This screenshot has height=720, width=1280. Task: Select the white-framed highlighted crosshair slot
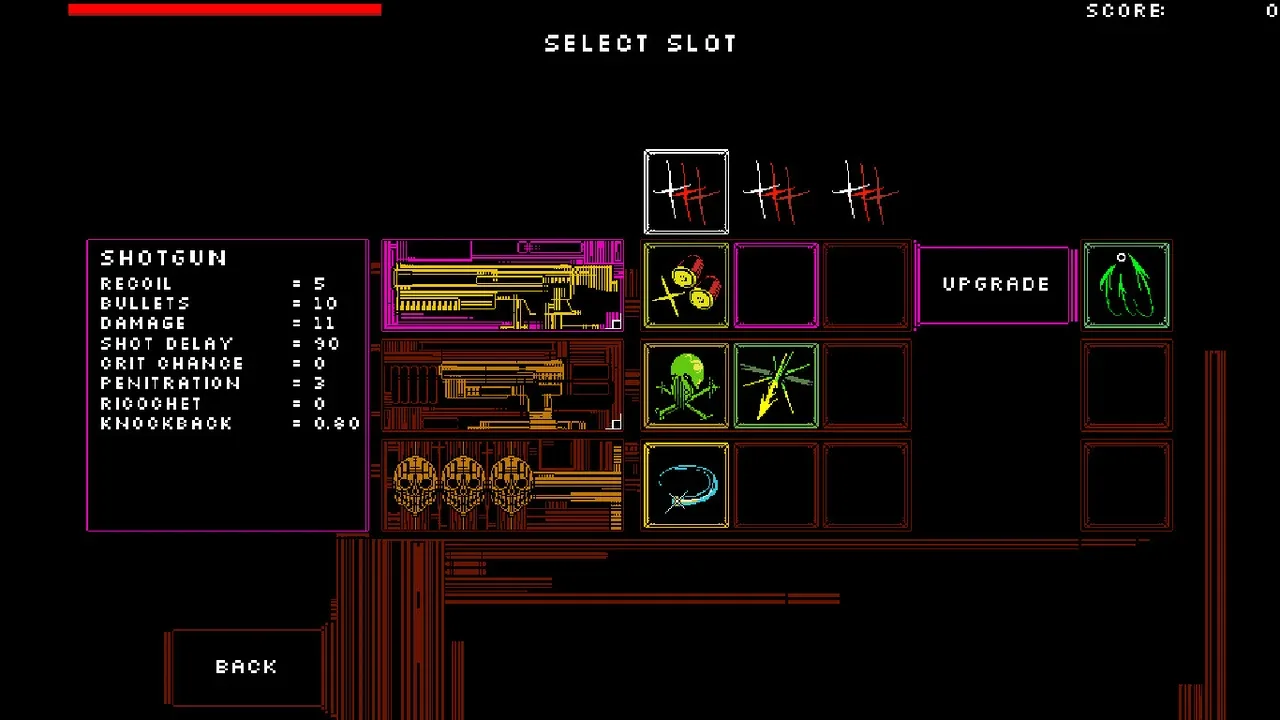686,191
